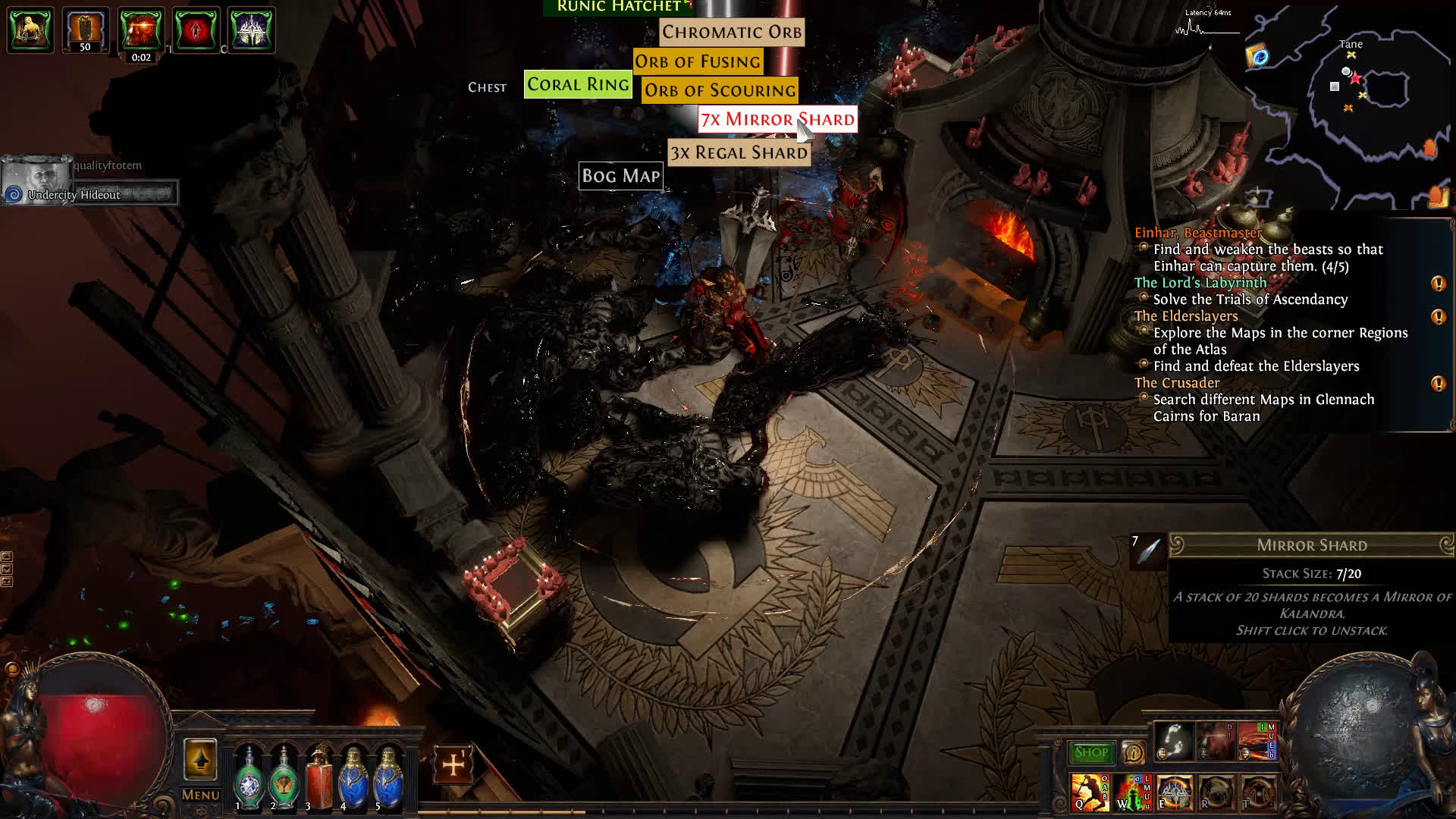Use the diamond-faced green flask in slot 1
Viewport: 1456px width, 819px height.
pos(249,780)
